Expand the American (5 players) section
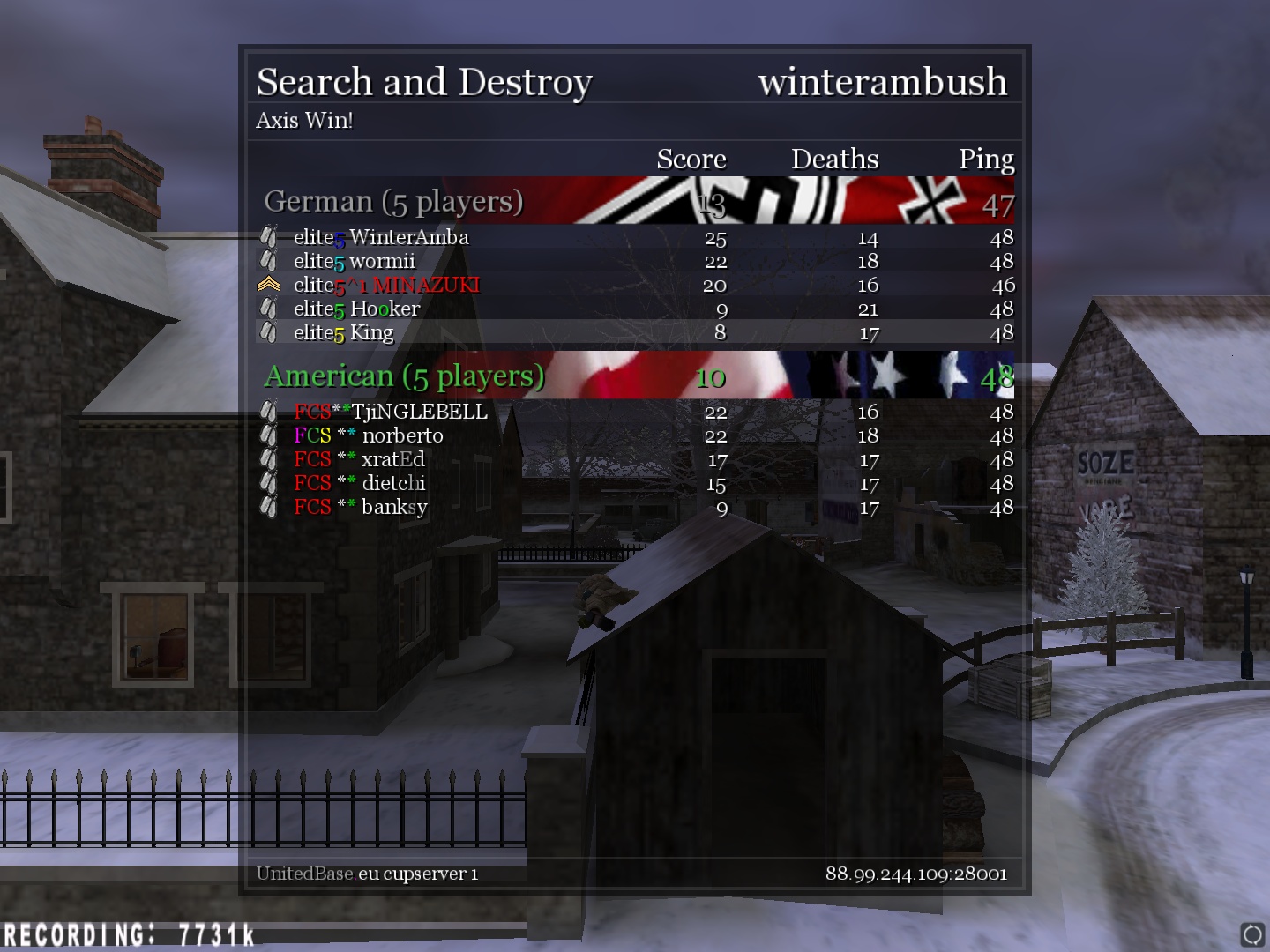1270x952 pixels. point(402,376)
